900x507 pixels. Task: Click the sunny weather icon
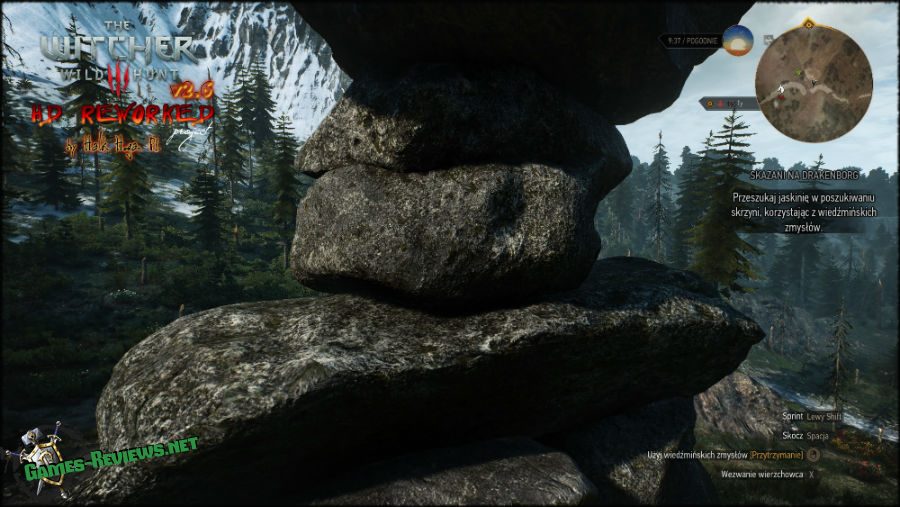coord(738,41)
